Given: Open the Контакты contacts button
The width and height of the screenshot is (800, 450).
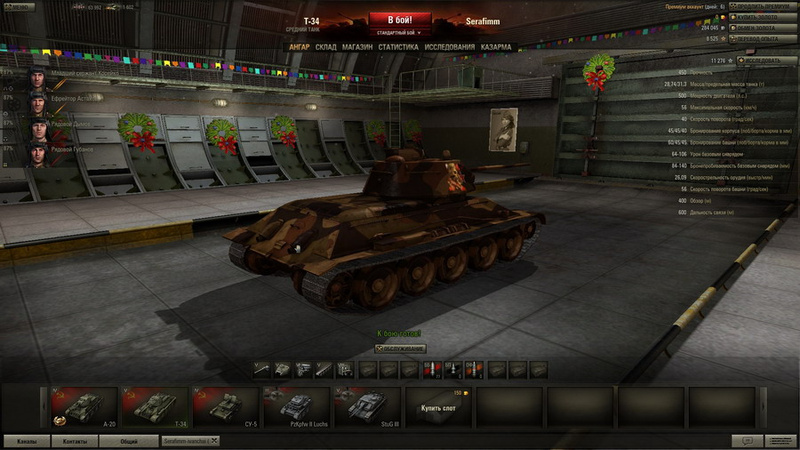Looking at the screenshot, I should (75, 441).
